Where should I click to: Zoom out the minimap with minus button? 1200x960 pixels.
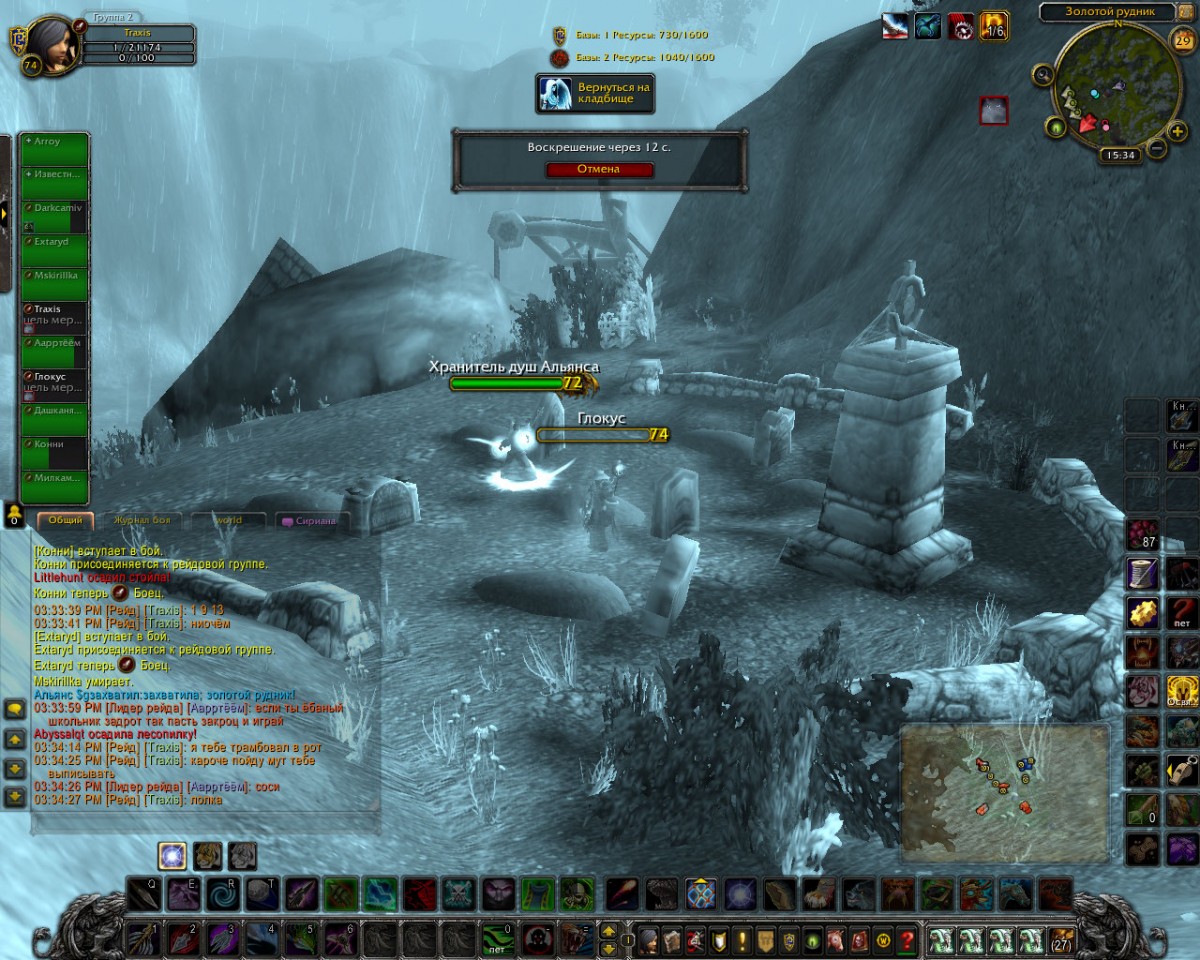coord(1156,148)
